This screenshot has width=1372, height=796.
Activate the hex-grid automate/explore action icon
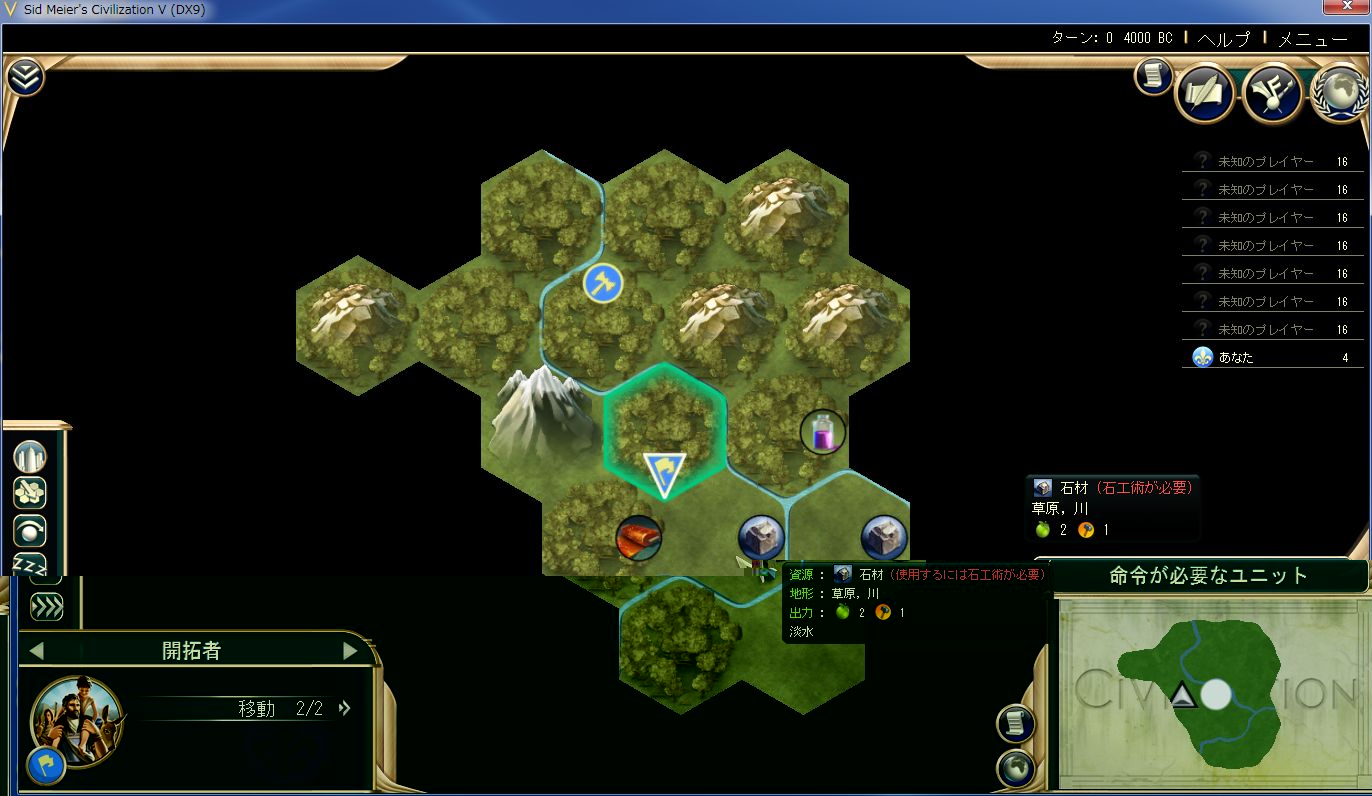pos(30,493)
